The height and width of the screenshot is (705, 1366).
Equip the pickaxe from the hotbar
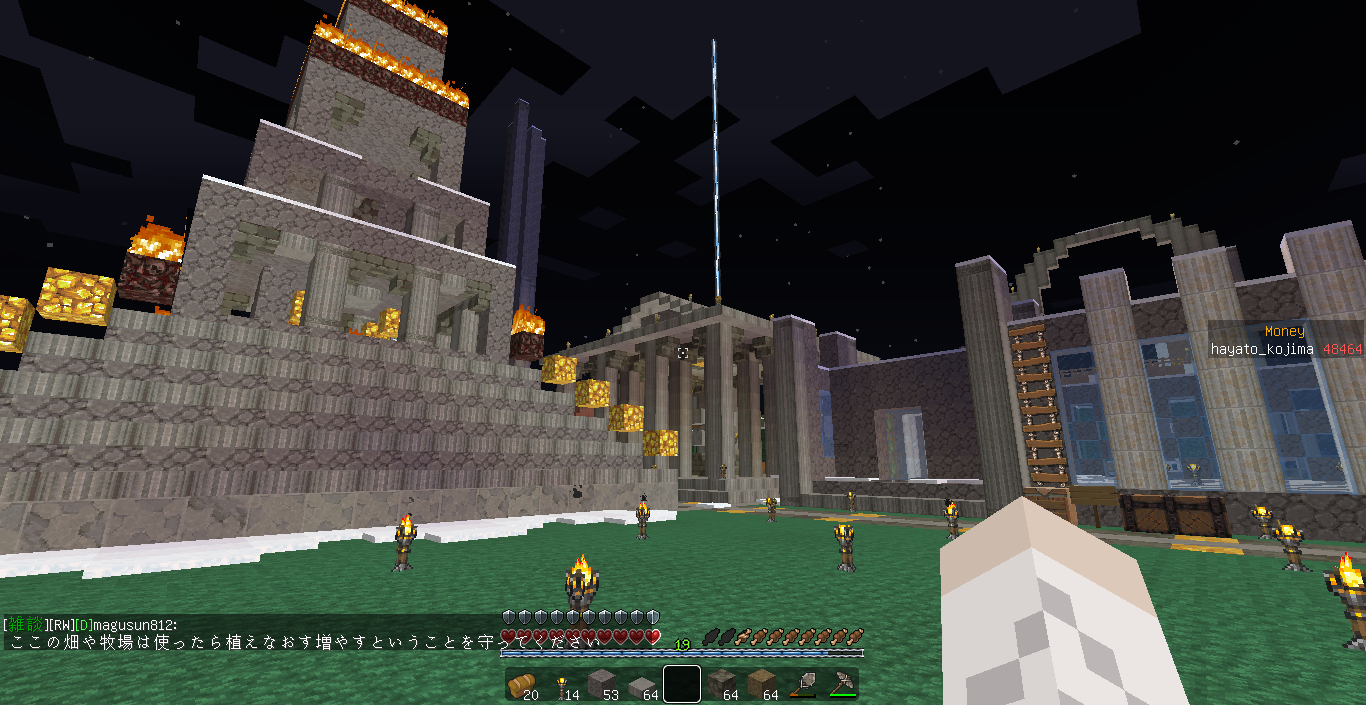click(841, 684)
